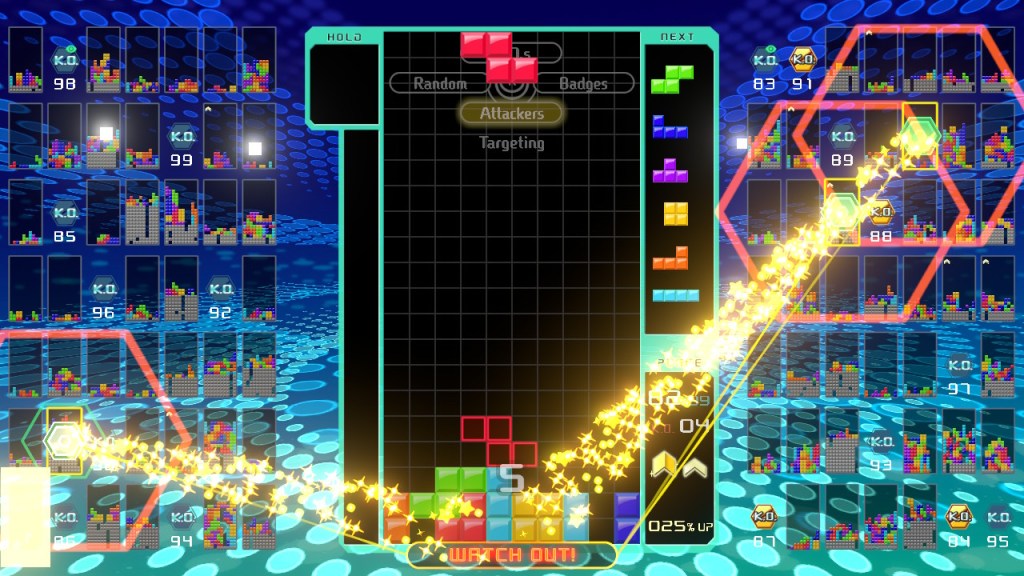Click the empty Hold piece box
The width and height of the screenshot is (1024, 576).
344,85
